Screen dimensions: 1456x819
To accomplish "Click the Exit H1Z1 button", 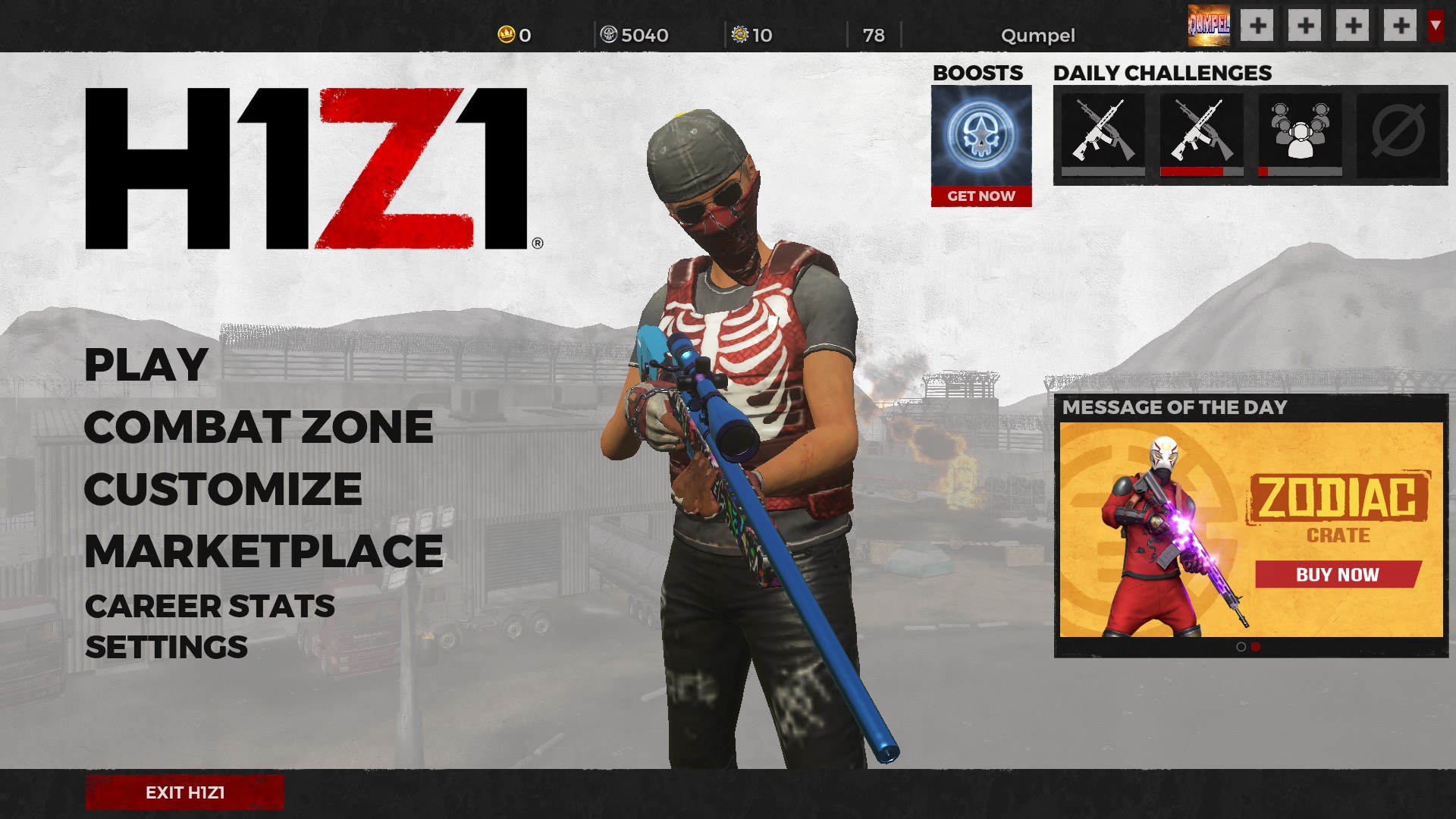I will (184, 792).
